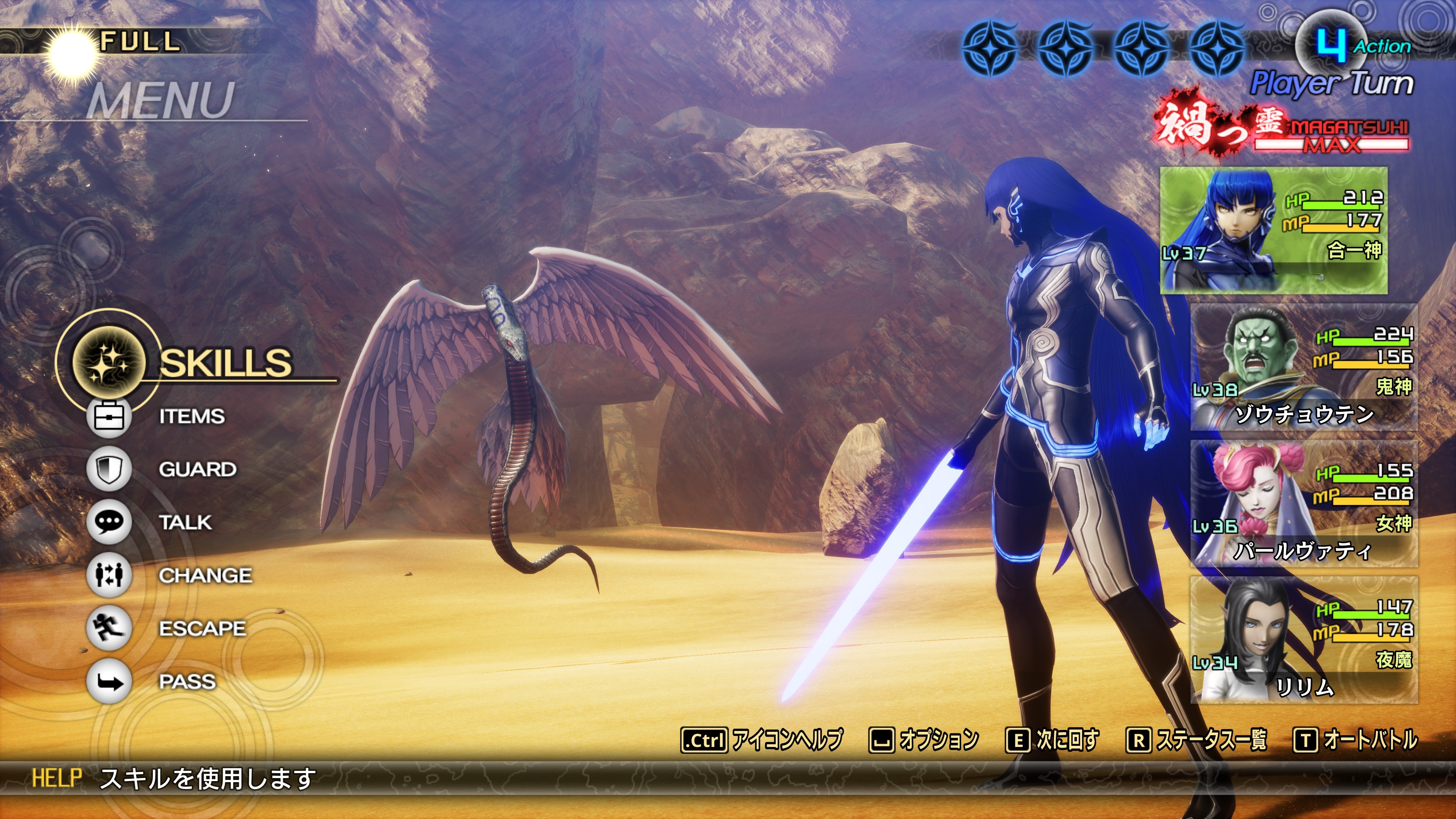Click the swap icon beside CHANGE

pyautogui.click(x=109, y=576)
